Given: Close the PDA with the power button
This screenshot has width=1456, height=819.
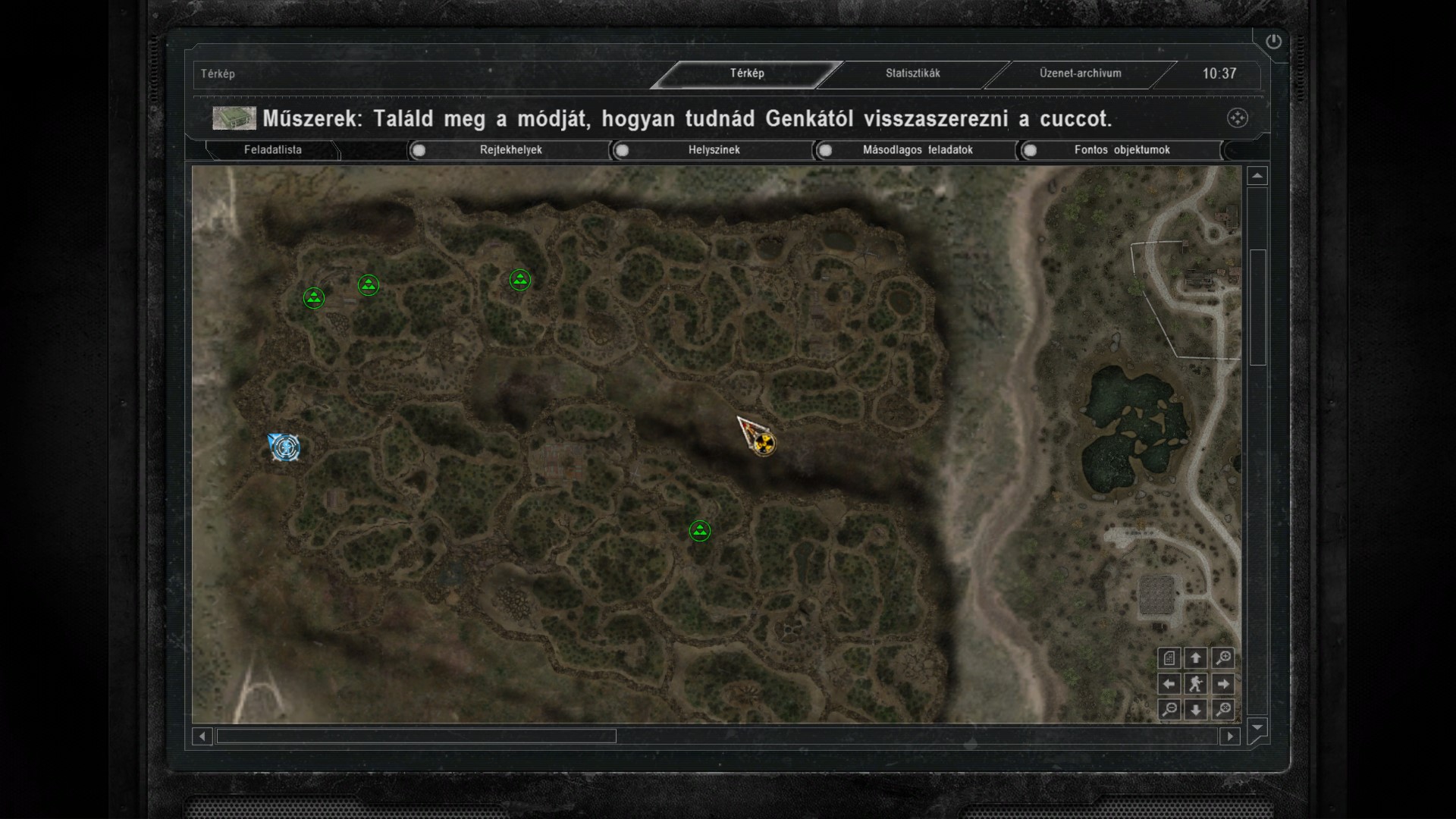Looking at the screenshot, I should click(x=1273, y=42).
